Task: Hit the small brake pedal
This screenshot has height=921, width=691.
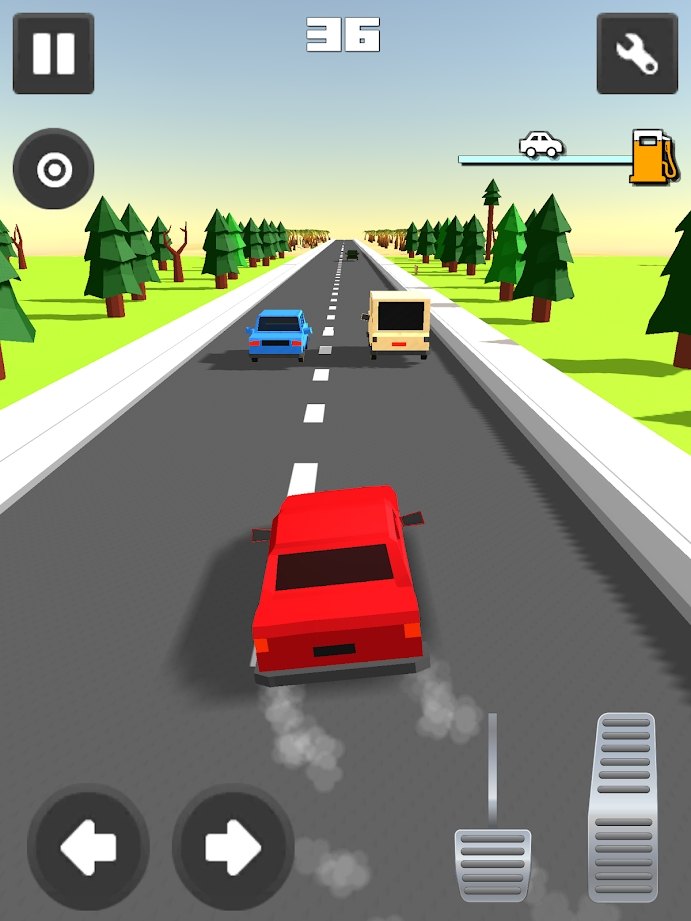Action: [x=492, y=862]
